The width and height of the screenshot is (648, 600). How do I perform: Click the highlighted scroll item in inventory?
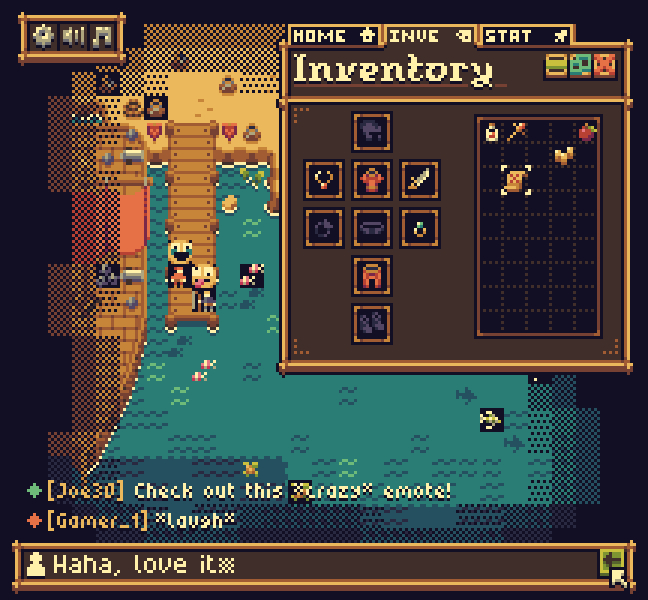point(516,180)
